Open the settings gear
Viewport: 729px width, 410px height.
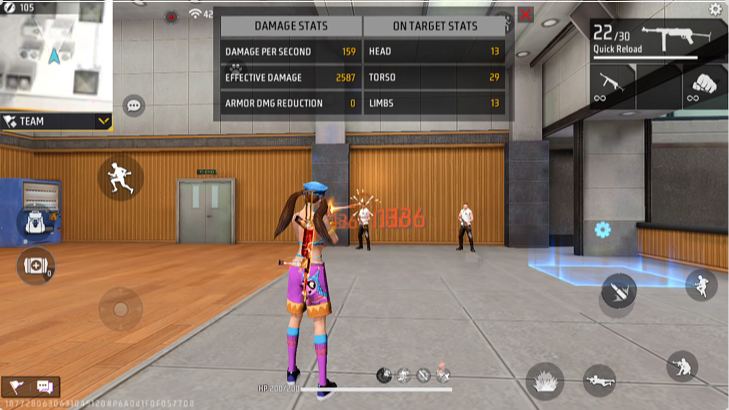point(714,9)
